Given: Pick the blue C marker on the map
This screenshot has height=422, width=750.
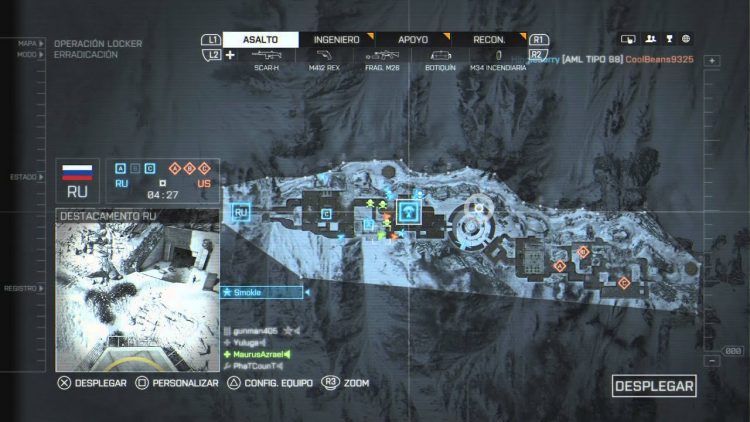Looking at the screenshot, I should click(327, 214).
